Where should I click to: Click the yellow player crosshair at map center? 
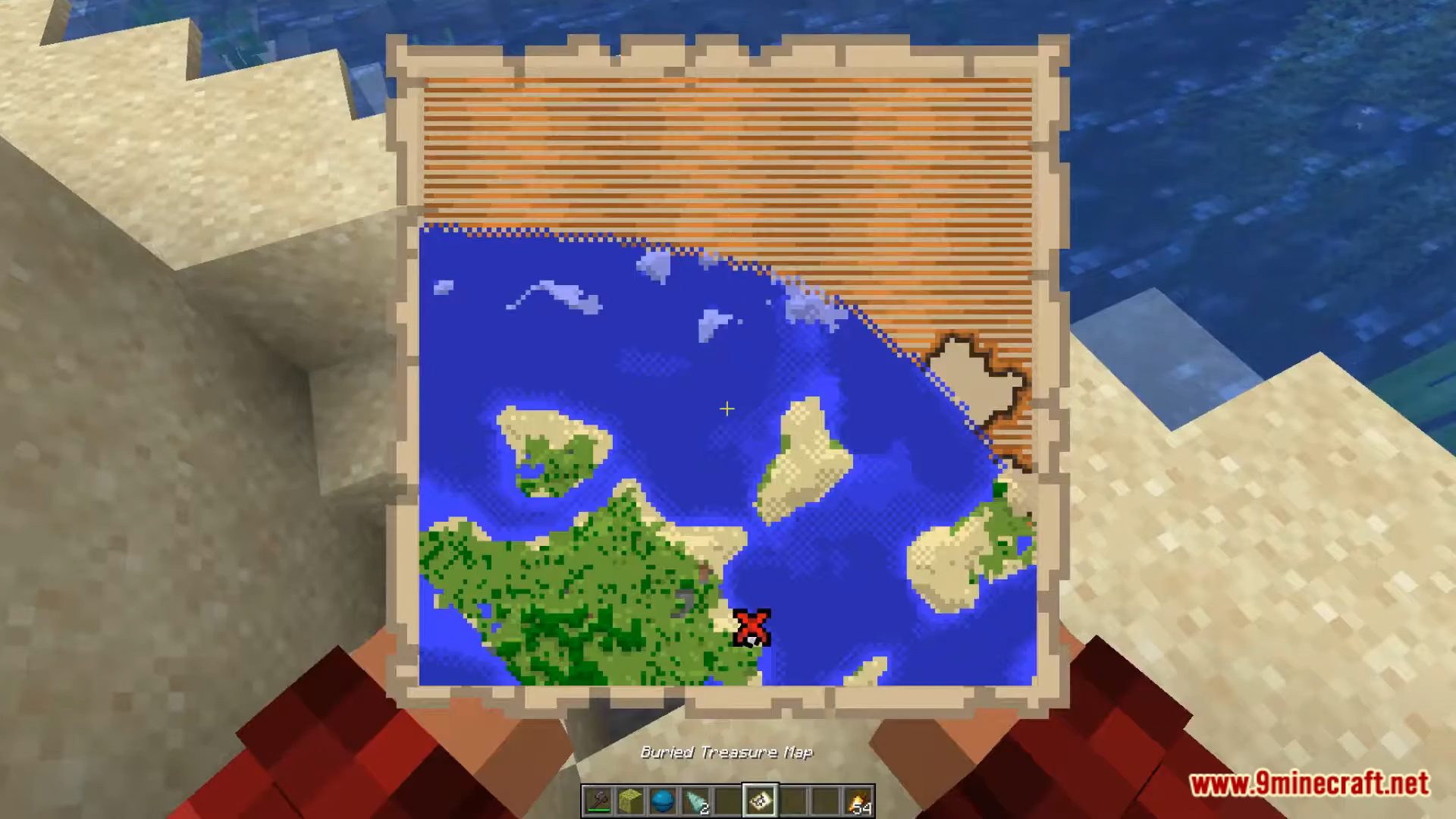click(726, 409)
